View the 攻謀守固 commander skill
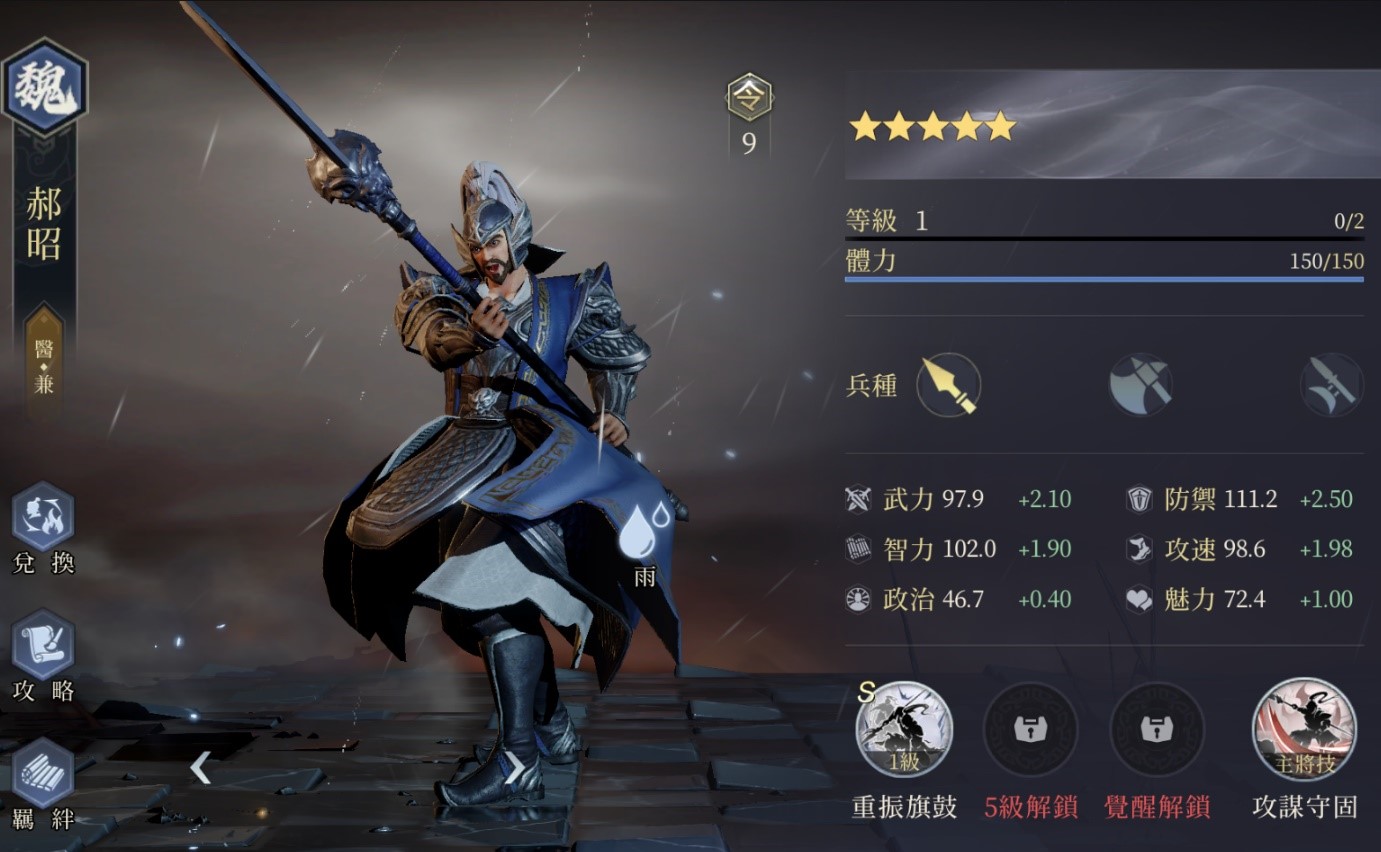Screen dimensions: 1381x852 [x=1304, y=730]
